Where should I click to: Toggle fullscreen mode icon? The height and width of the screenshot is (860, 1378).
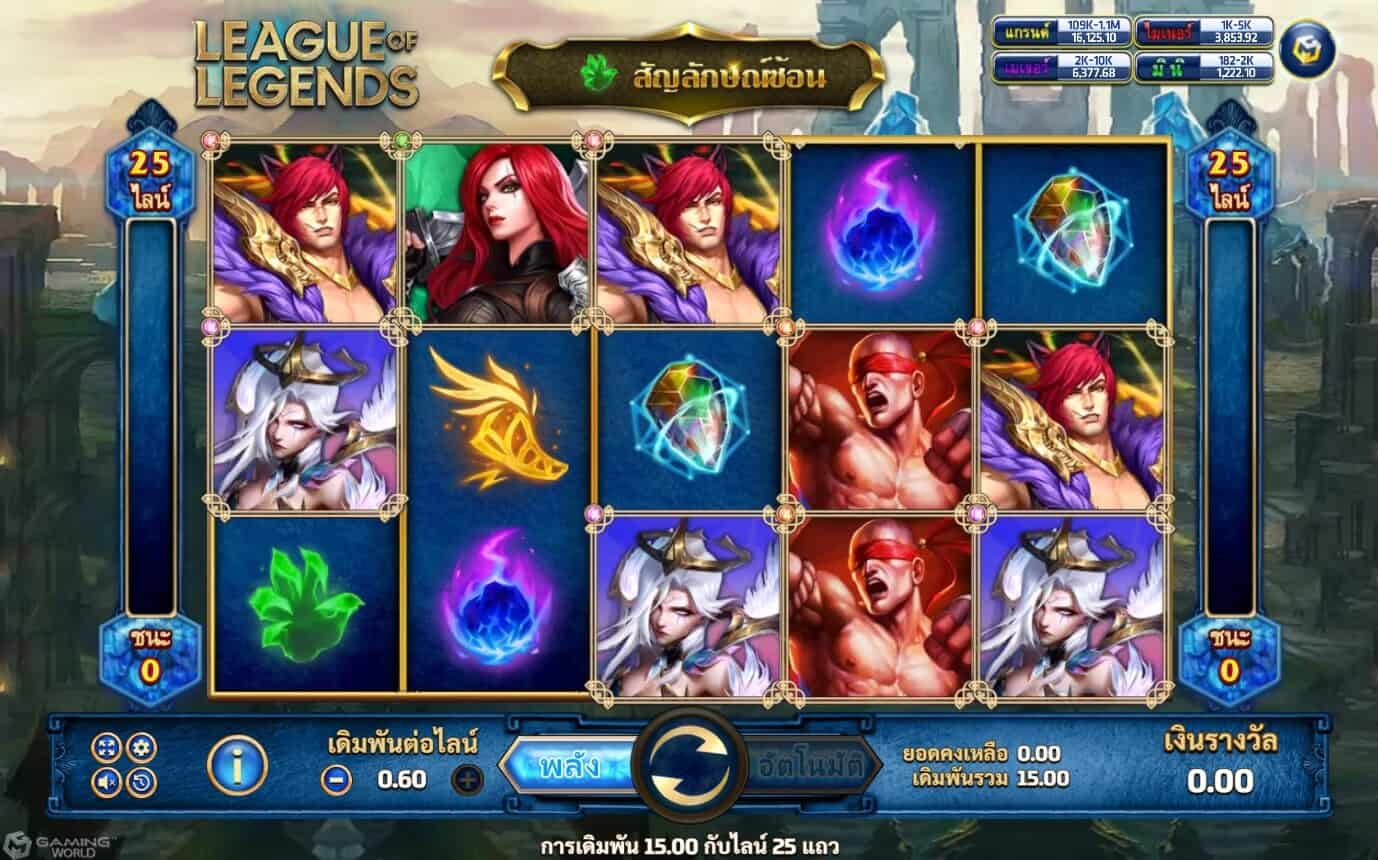pos(106,747)
